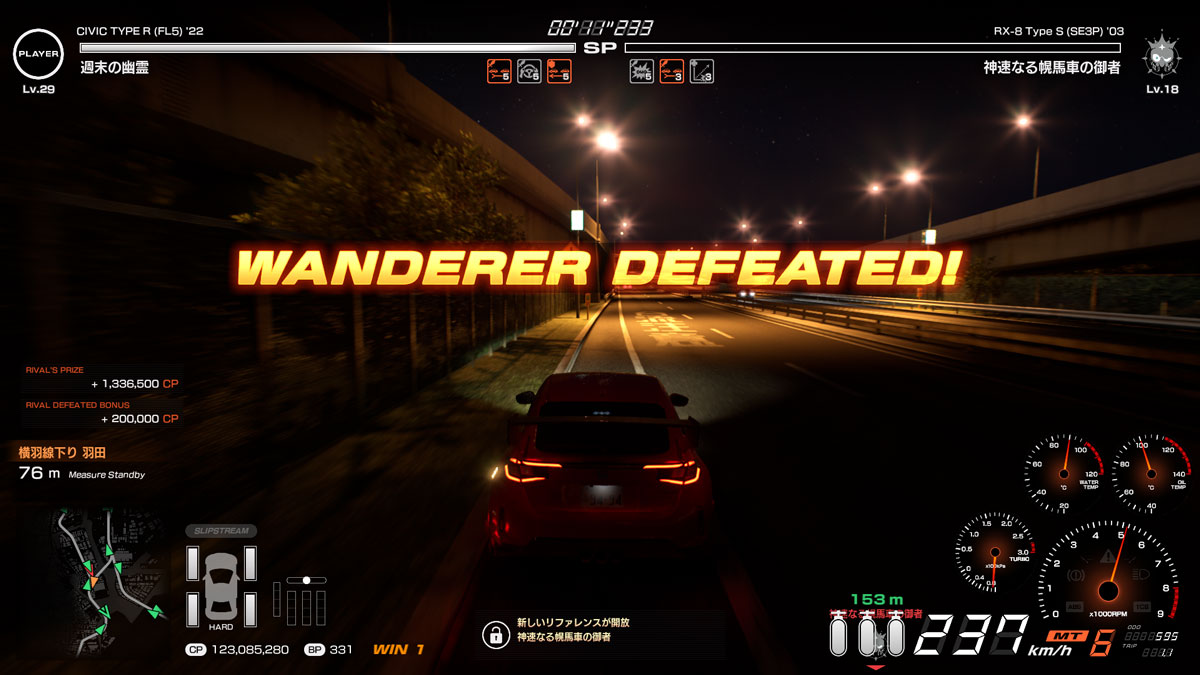Select the rival's diagonal arrow perk icon
The height and width of the screenshot is (675, 1200).
coord(701,71)
